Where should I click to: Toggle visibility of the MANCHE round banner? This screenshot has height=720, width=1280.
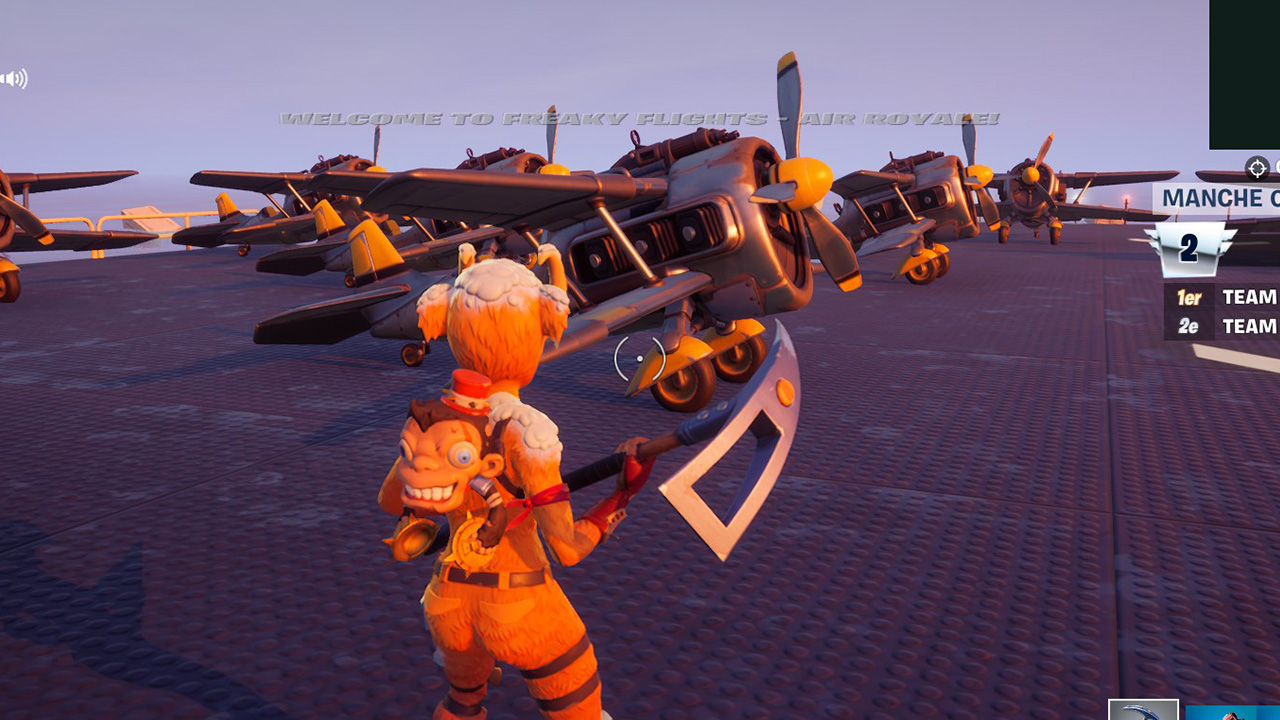click(x=1213, y=196)
